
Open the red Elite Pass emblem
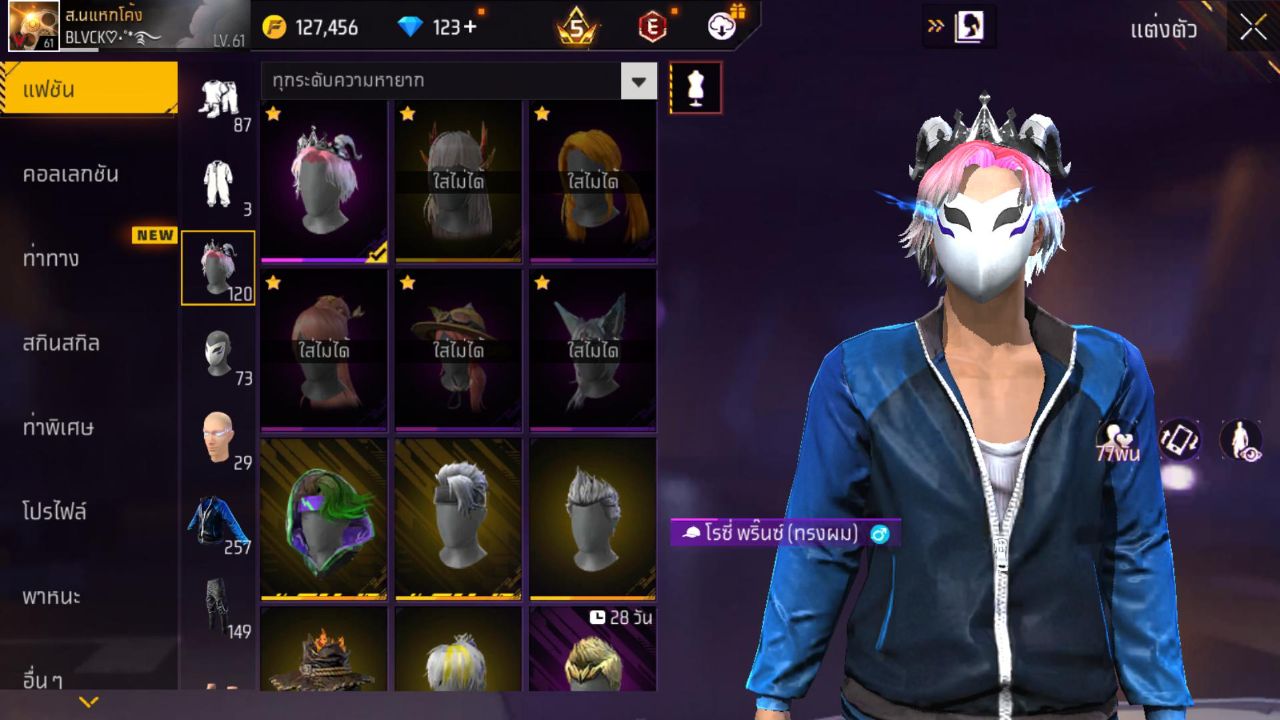point(650,27)
